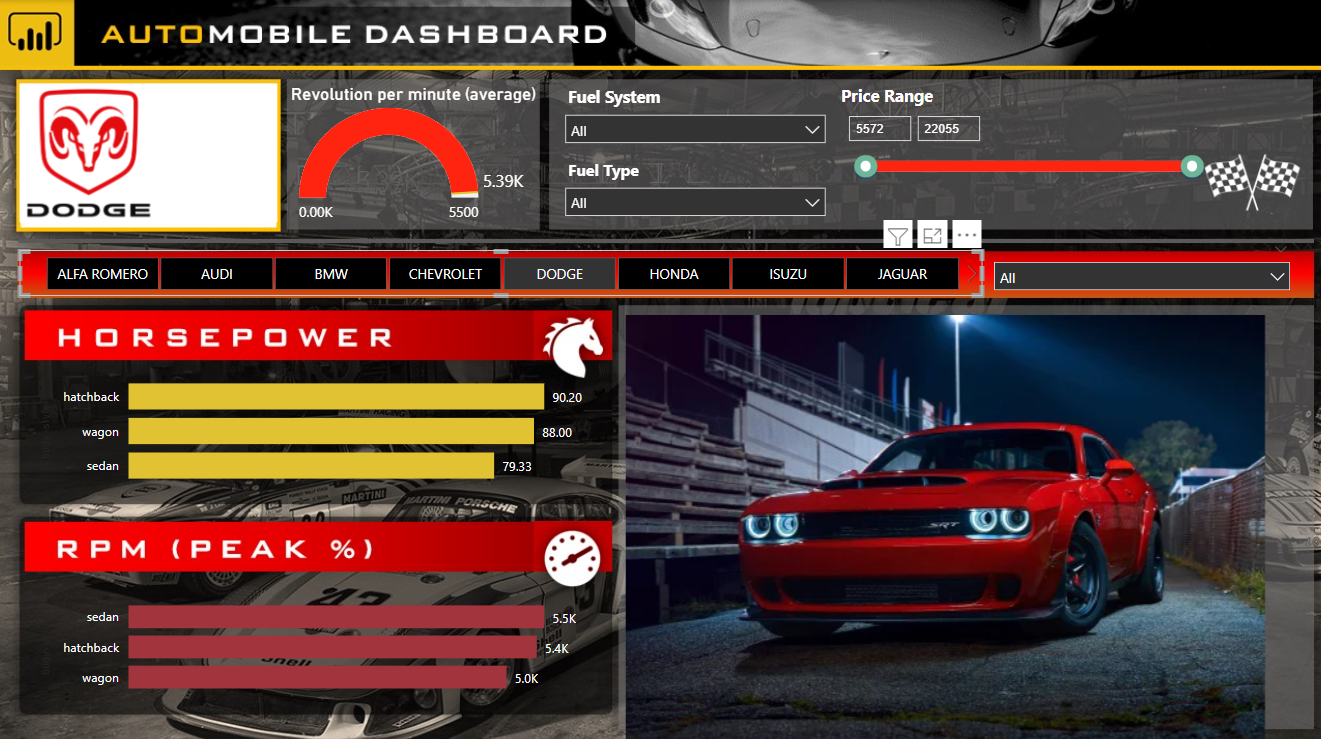This screenshot has width=1321, height=739.
Task: Select the BMW brand tile
Action: tap(330, 273)
